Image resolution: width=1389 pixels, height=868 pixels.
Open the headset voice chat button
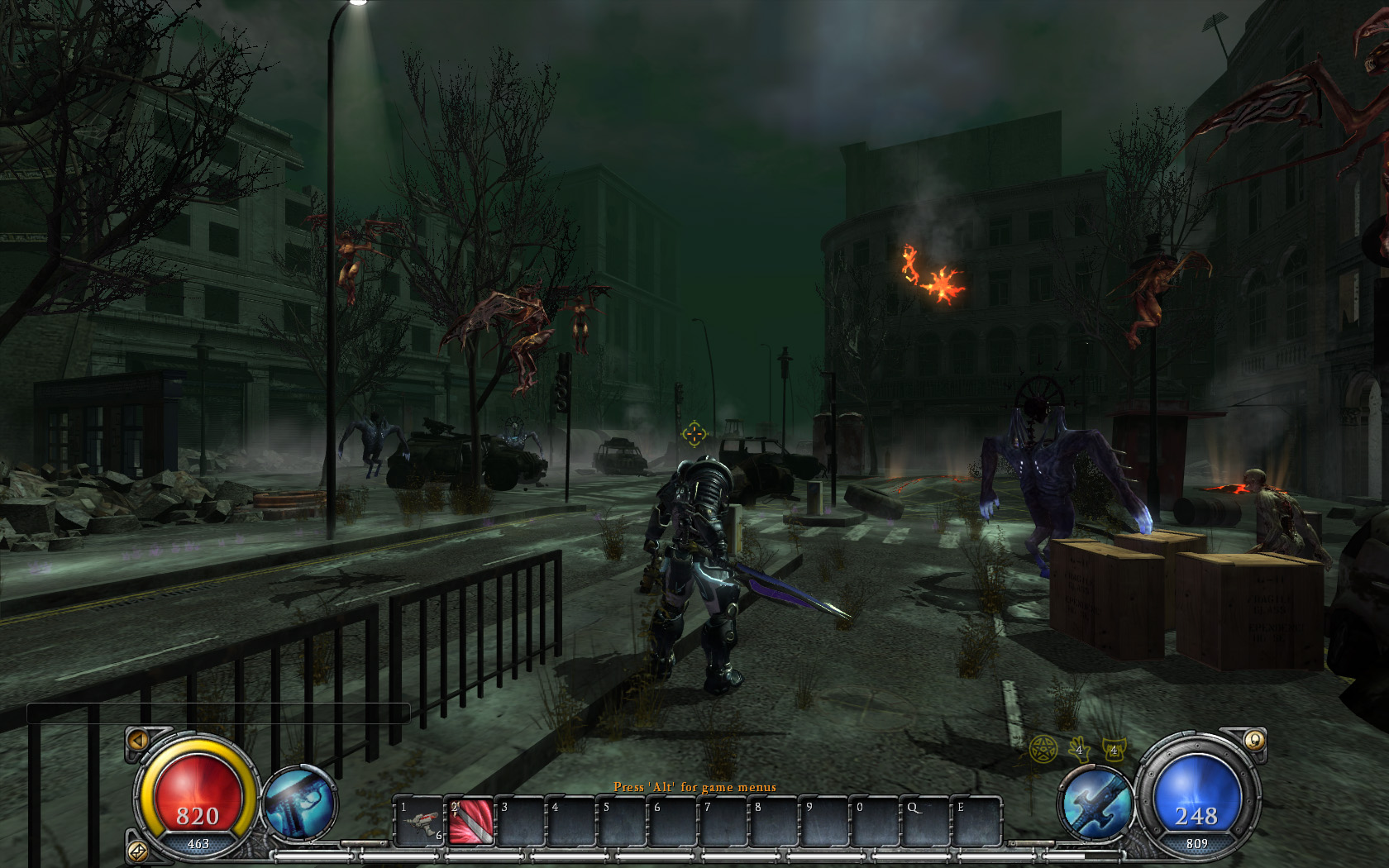pos(1254,740)
